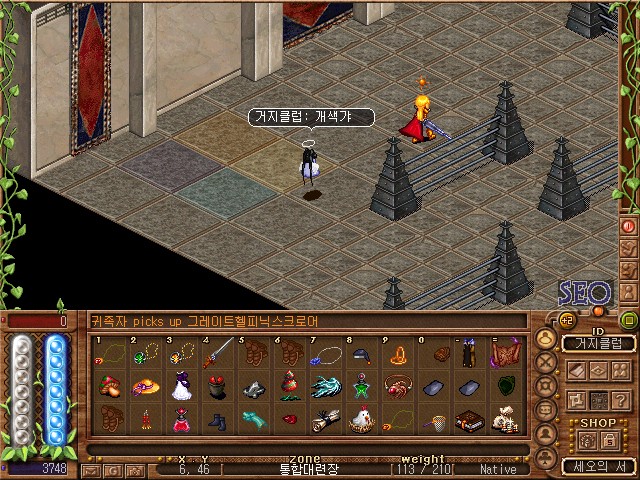
Task: Select the butterfly net item
Action: coord(433,420)
